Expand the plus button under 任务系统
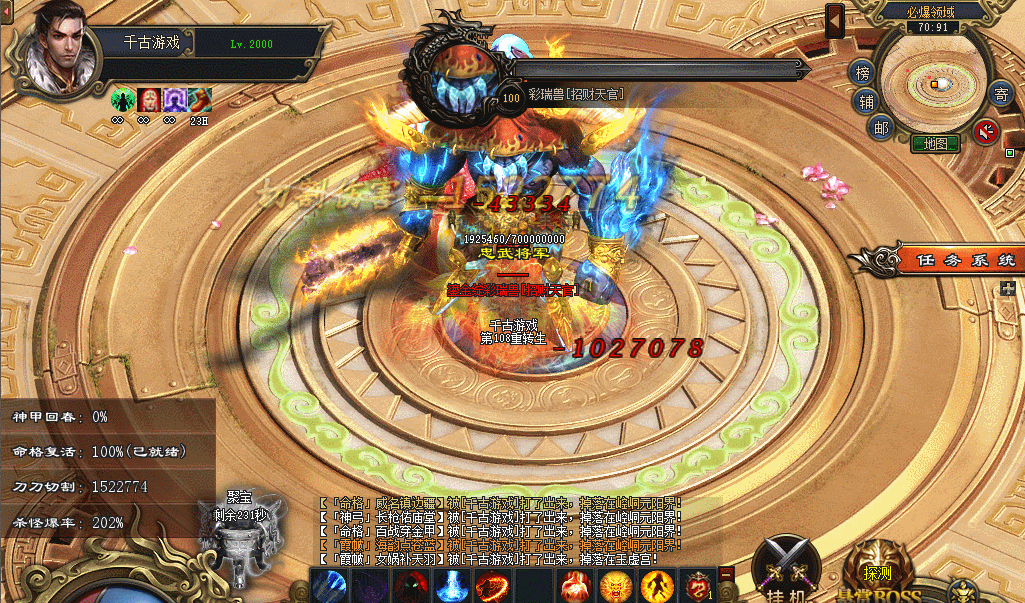This screenshot has width=1025, height=603. click(1008, 289)
